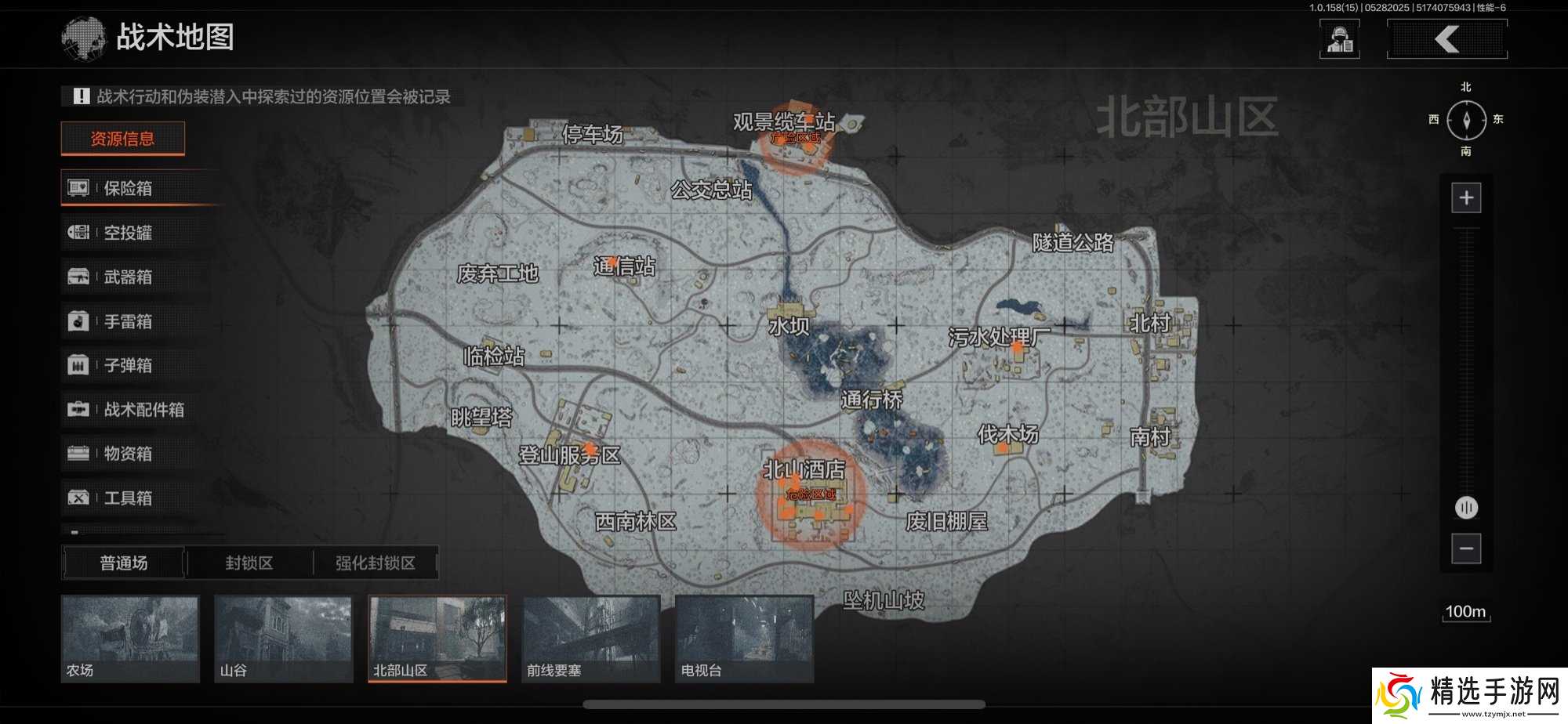
Task: Switch to the 电视台 map
Action: coord(744,639)
